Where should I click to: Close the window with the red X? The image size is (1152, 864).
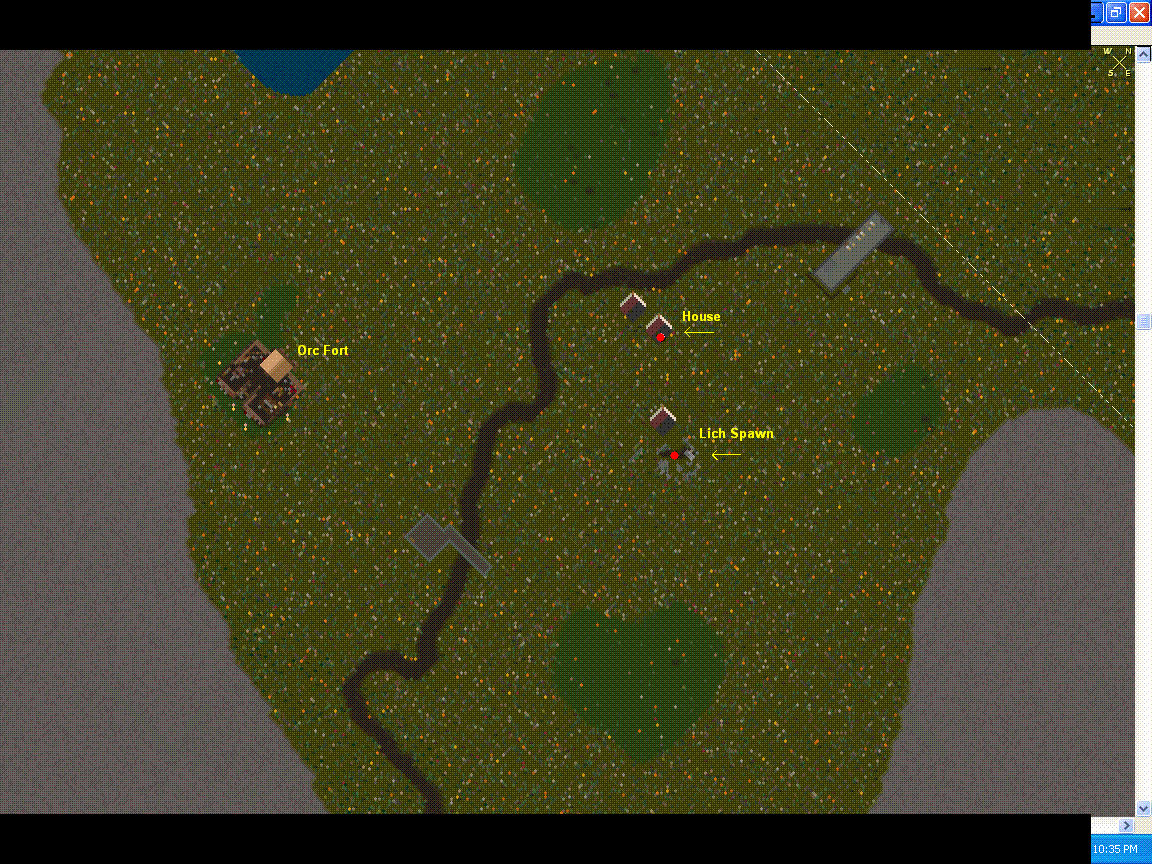click(1139, 13)
